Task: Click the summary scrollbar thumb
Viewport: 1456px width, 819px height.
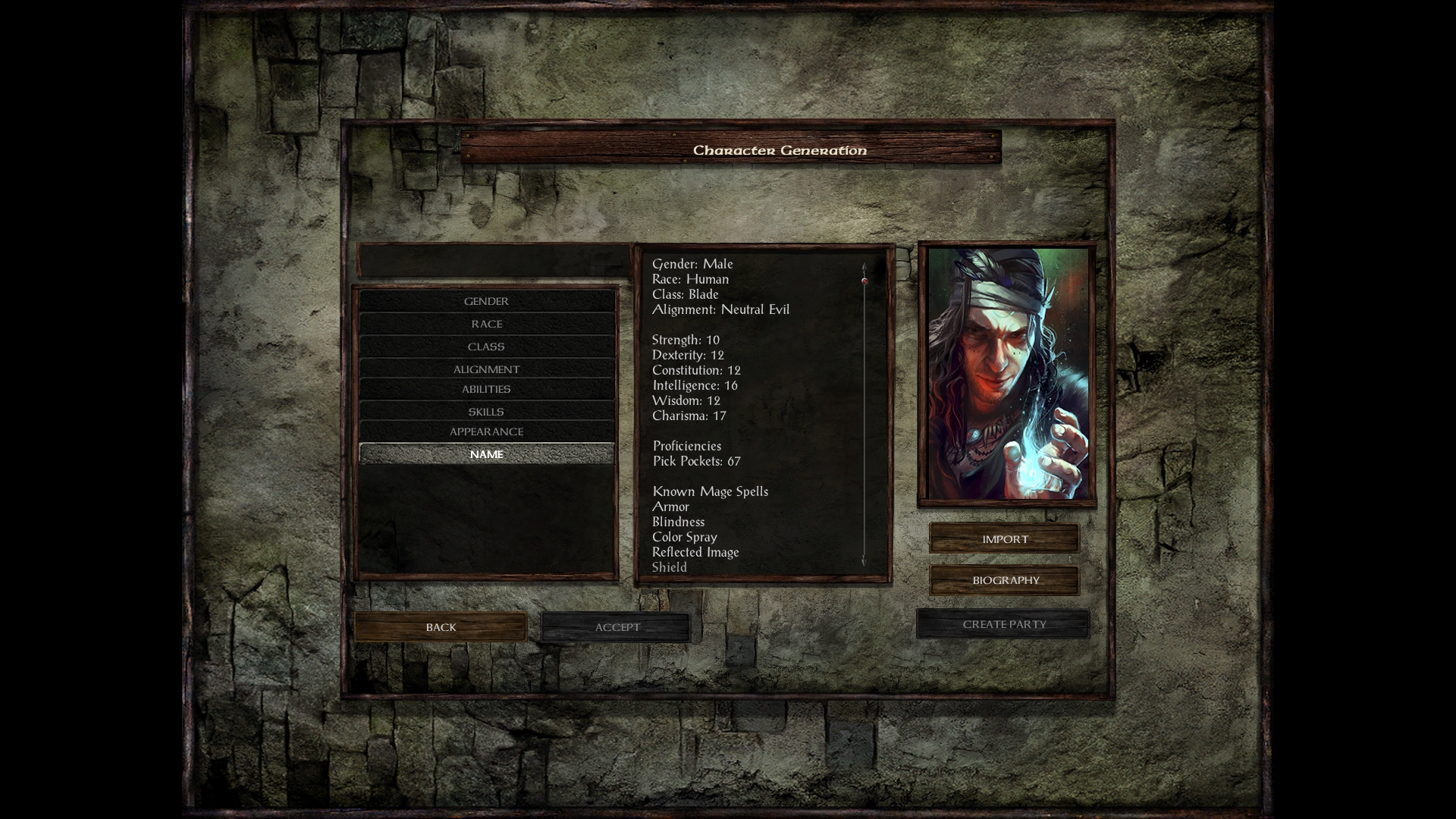Action: (x=864, y=281)
